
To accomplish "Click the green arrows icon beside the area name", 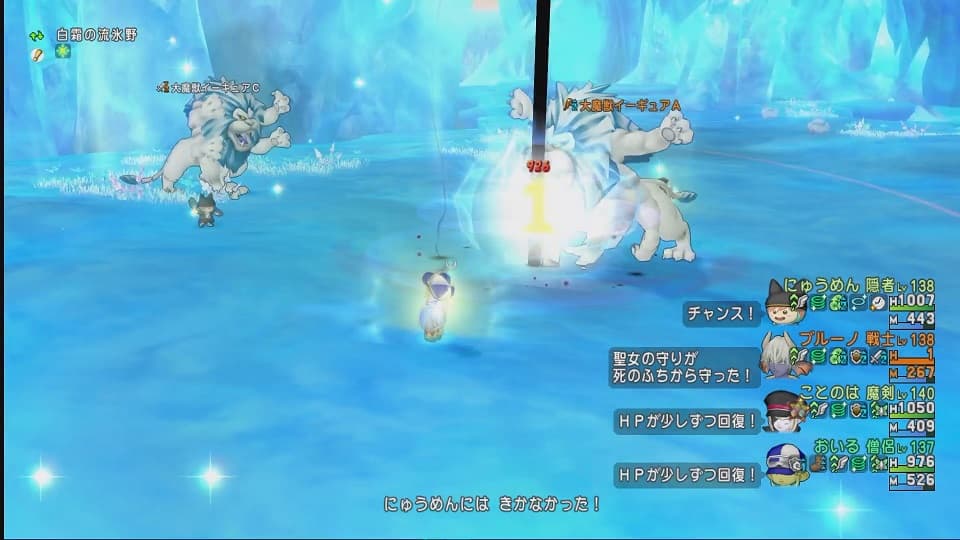I will (x=36, y=35).
